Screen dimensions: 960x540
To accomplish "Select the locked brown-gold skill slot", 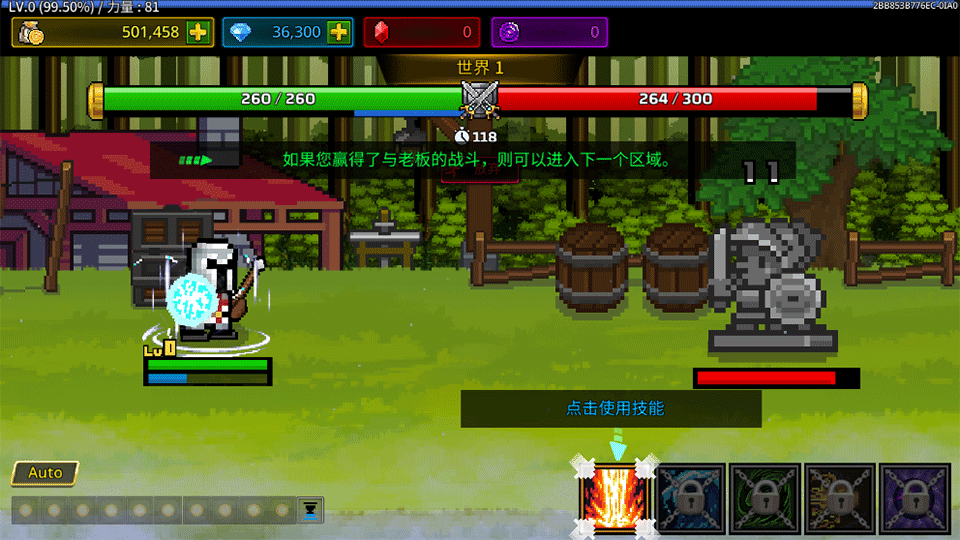I will coord(840,498).
